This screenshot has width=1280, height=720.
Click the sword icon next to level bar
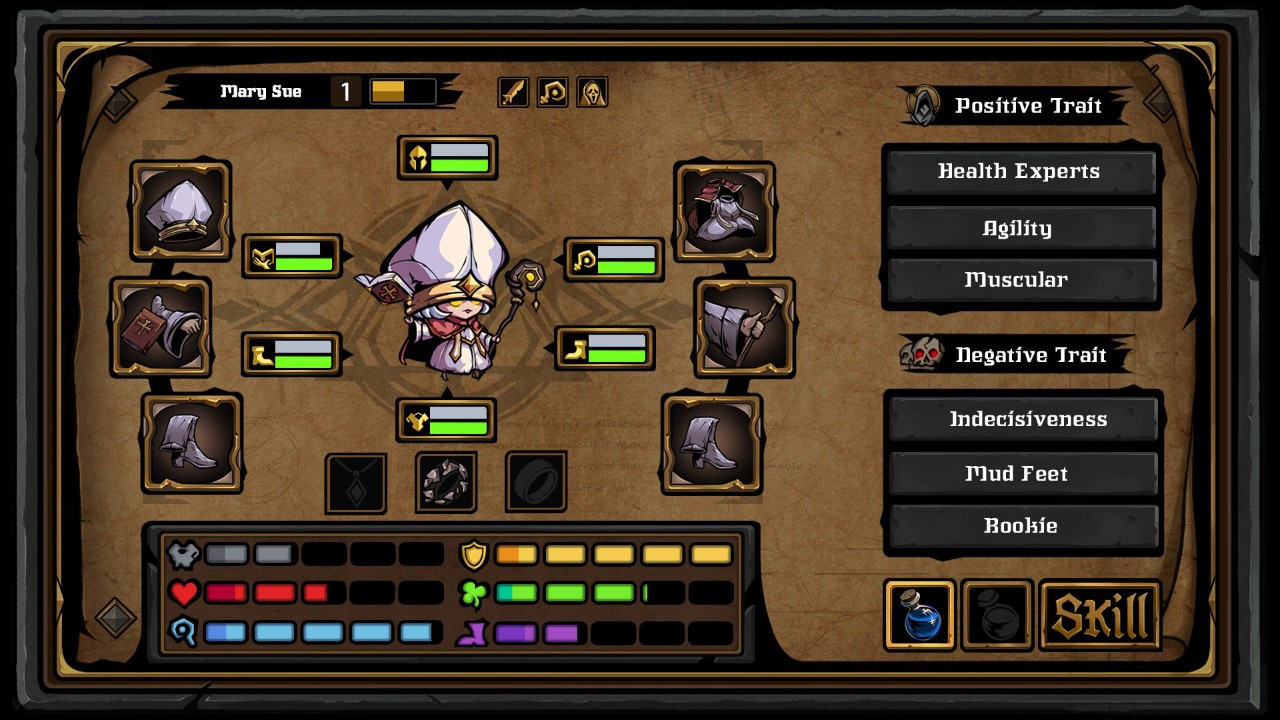(x=513, y=92)
